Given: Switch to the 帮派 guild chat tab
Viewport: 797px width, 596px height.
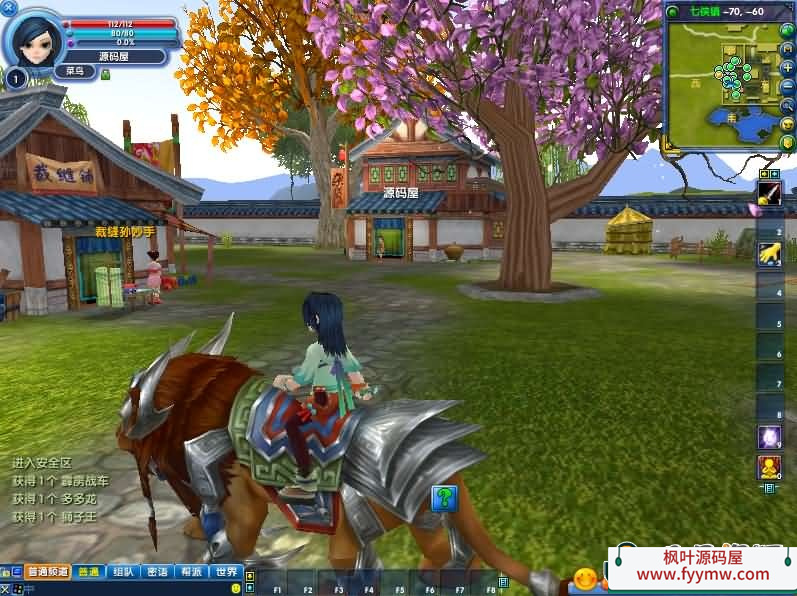Looking at the screenshot, I should [x=191, y=572].
